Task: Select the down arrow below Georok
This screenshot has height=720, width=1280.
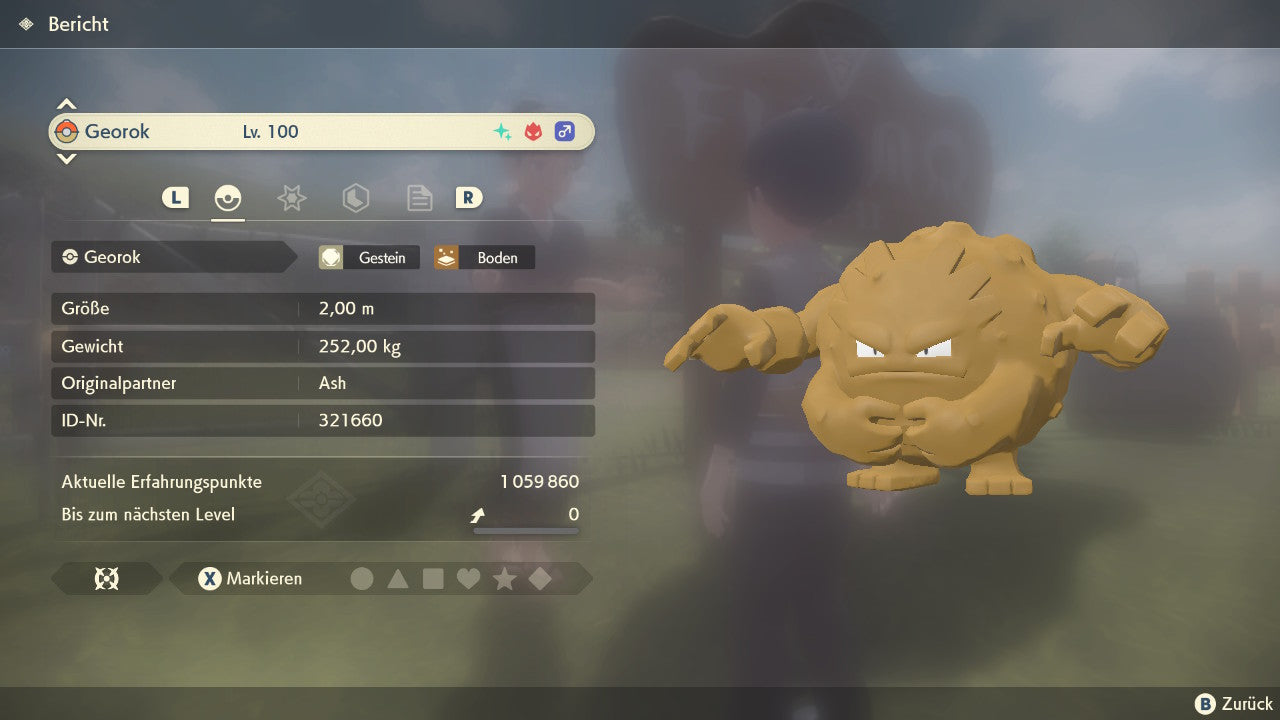Action: point(66,158)
